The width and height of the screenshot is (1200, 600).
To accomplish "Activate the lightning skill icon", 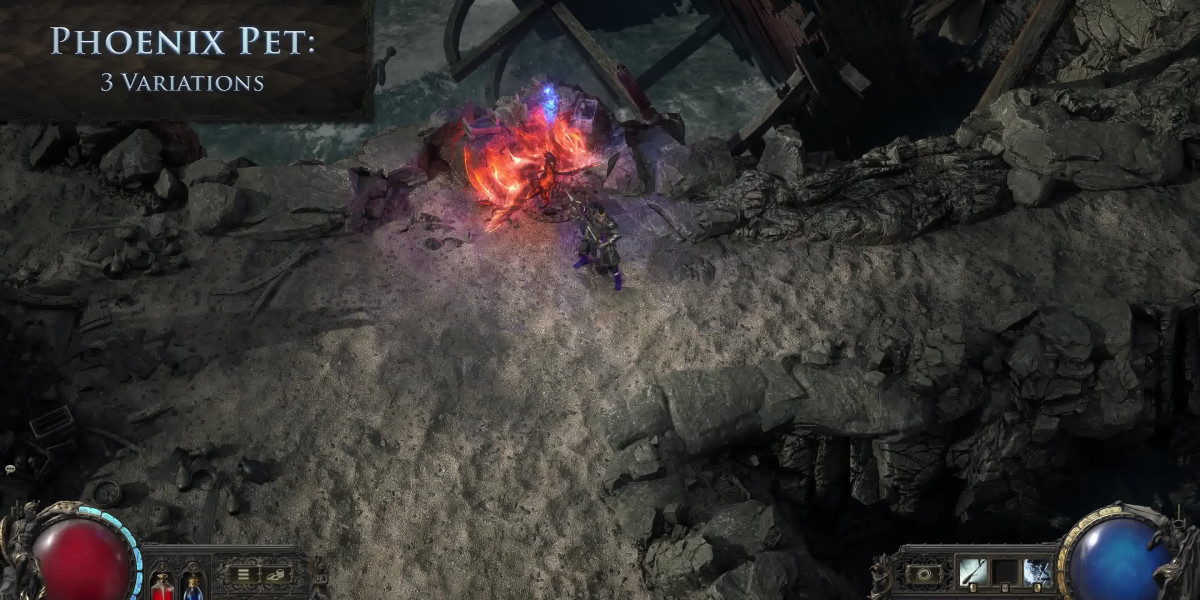I will point(1037,573).
